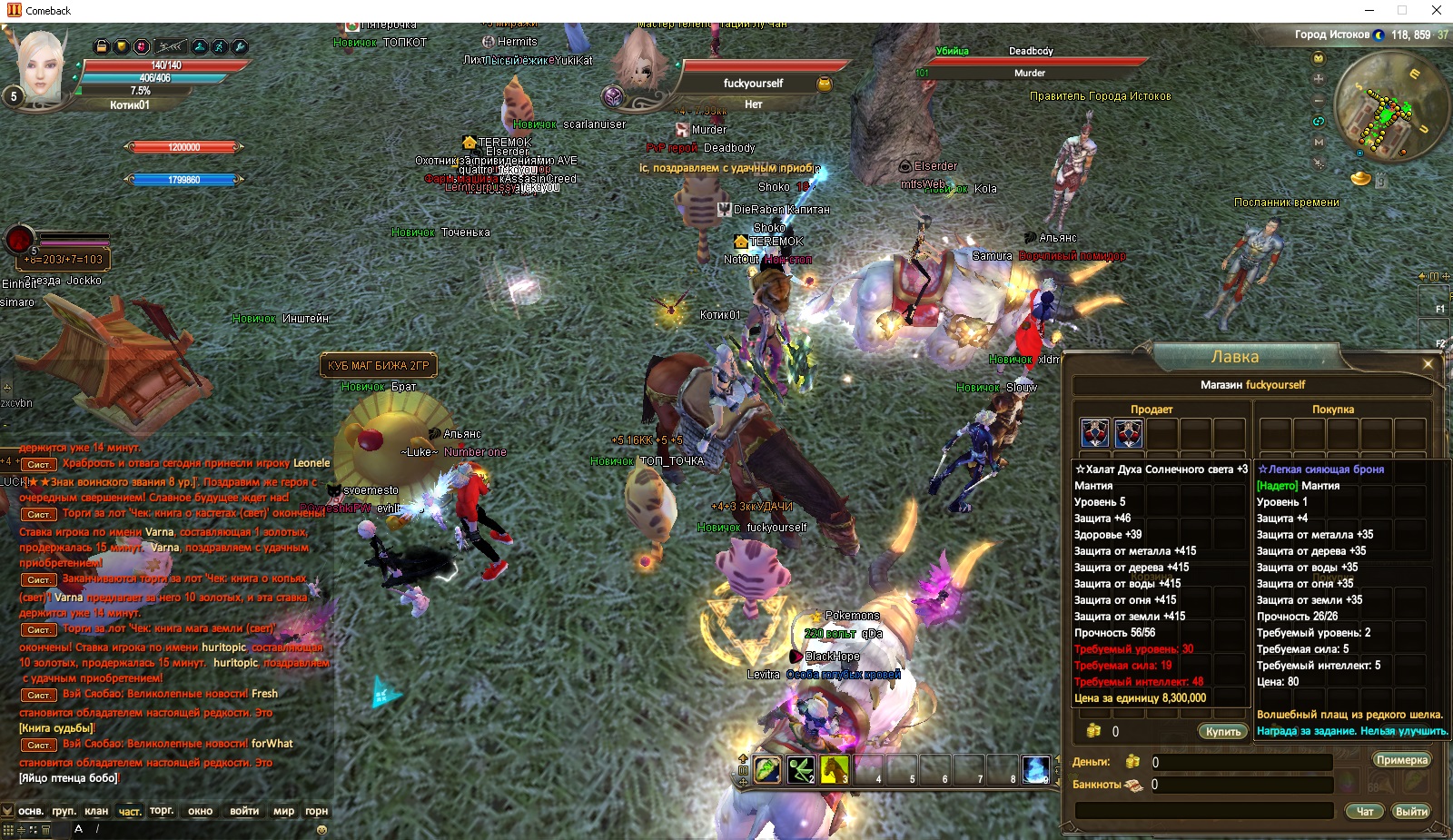Open chat with seller via Чат
Image resolution: width=1453 pixels, height=840 pixels.
1364,811
